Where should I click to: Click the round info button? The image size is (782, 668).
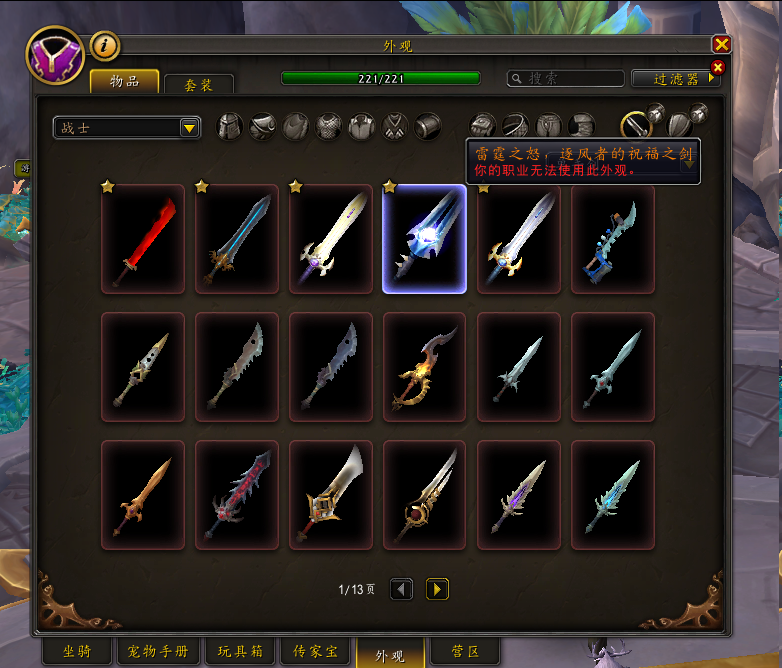click(104, 45)
